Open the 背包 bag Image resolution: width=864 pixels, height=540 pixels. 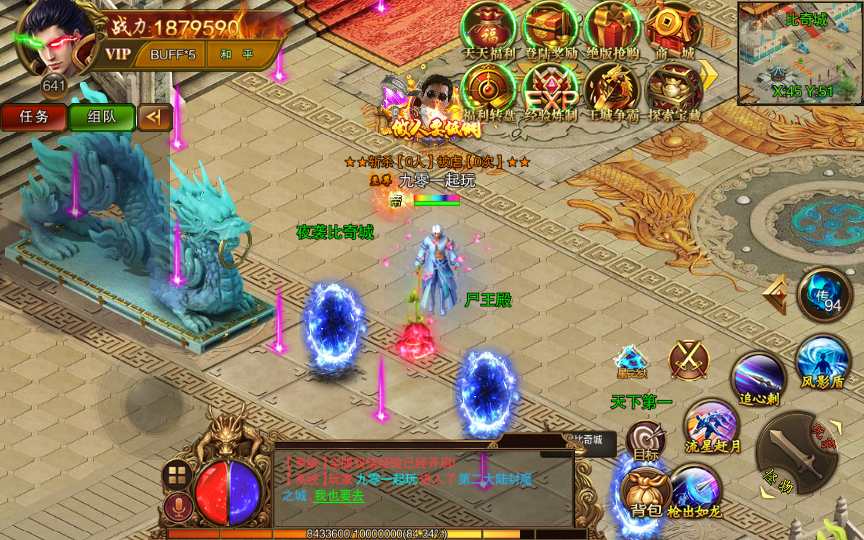point(645,490)
